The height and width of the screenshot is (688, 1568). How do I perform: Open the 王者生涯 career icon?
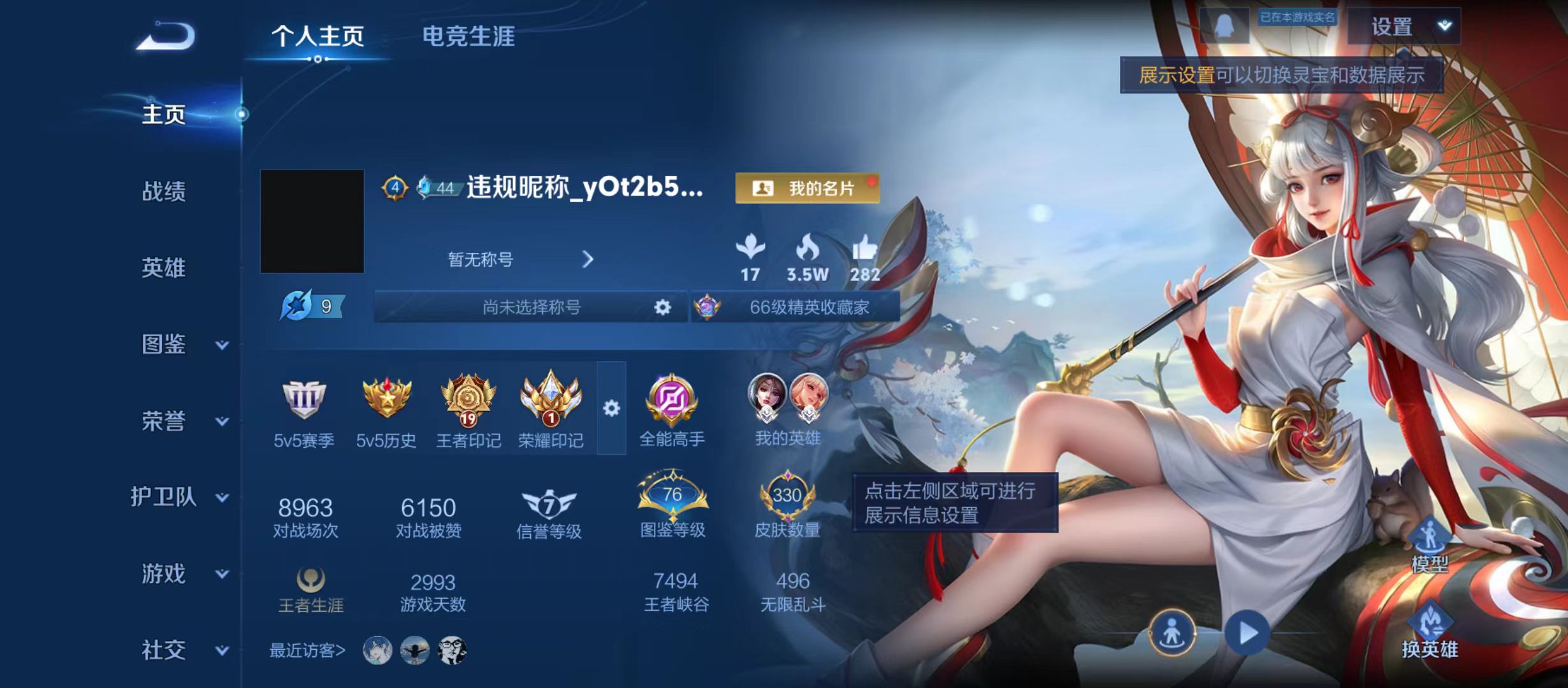pyautogui.click(x=310, y=578)
